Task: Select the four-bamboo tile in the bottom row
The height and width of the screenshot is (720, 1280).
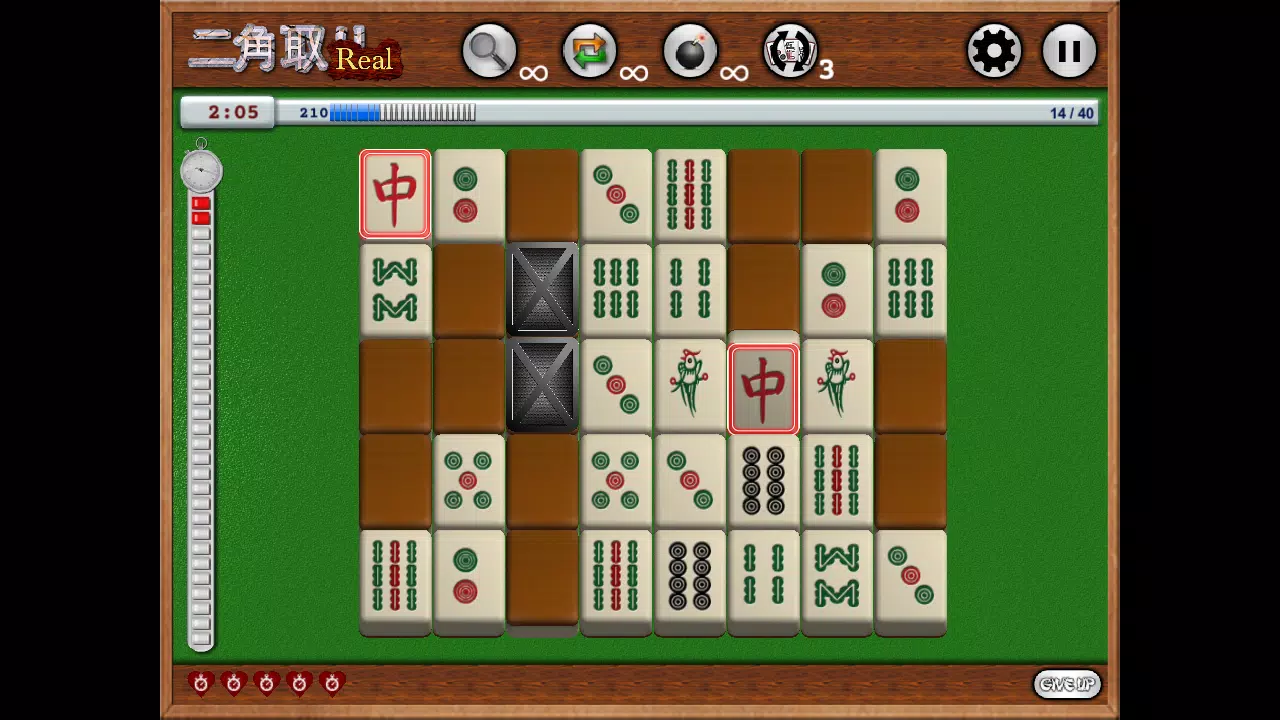Action: 763,576
